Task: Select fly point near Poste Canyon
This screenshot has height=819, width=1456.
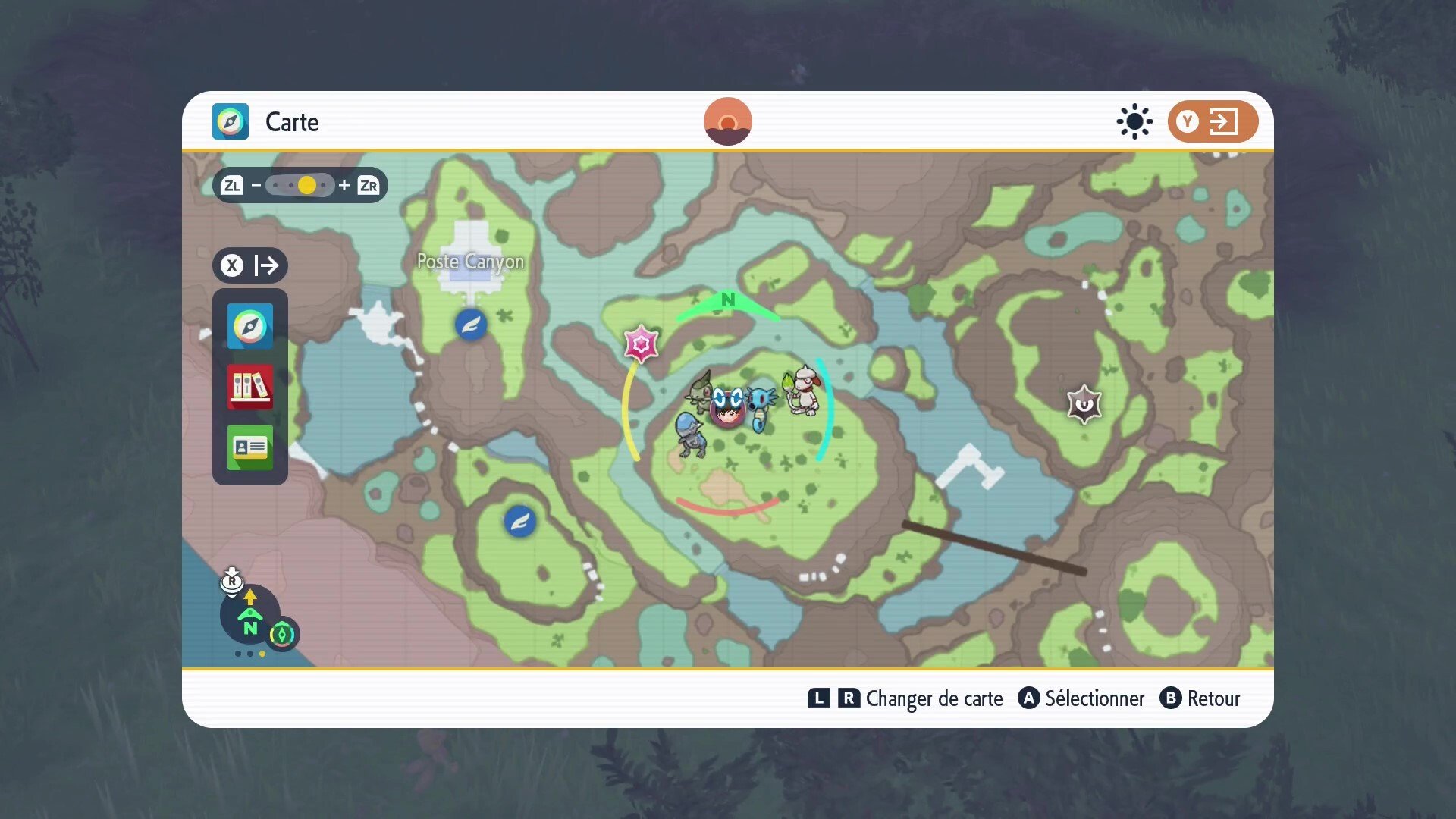Action: pos(471,325)
